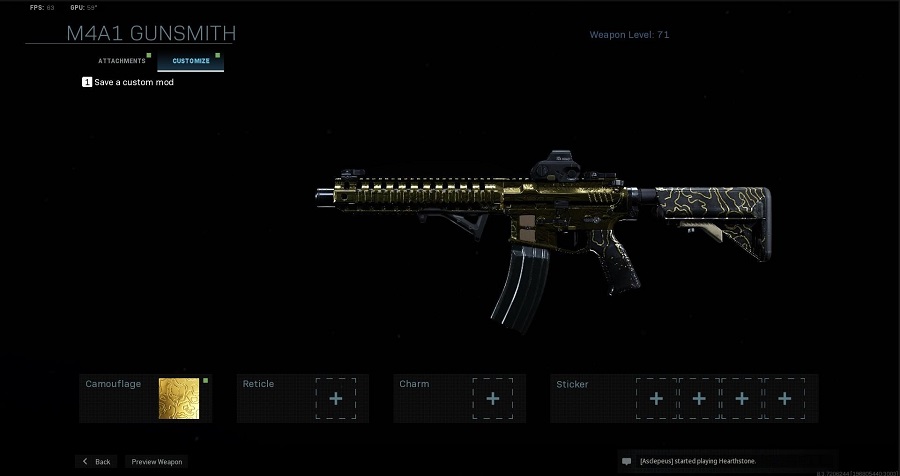
Task: Save a custom mod
Action: click(128, 82)
